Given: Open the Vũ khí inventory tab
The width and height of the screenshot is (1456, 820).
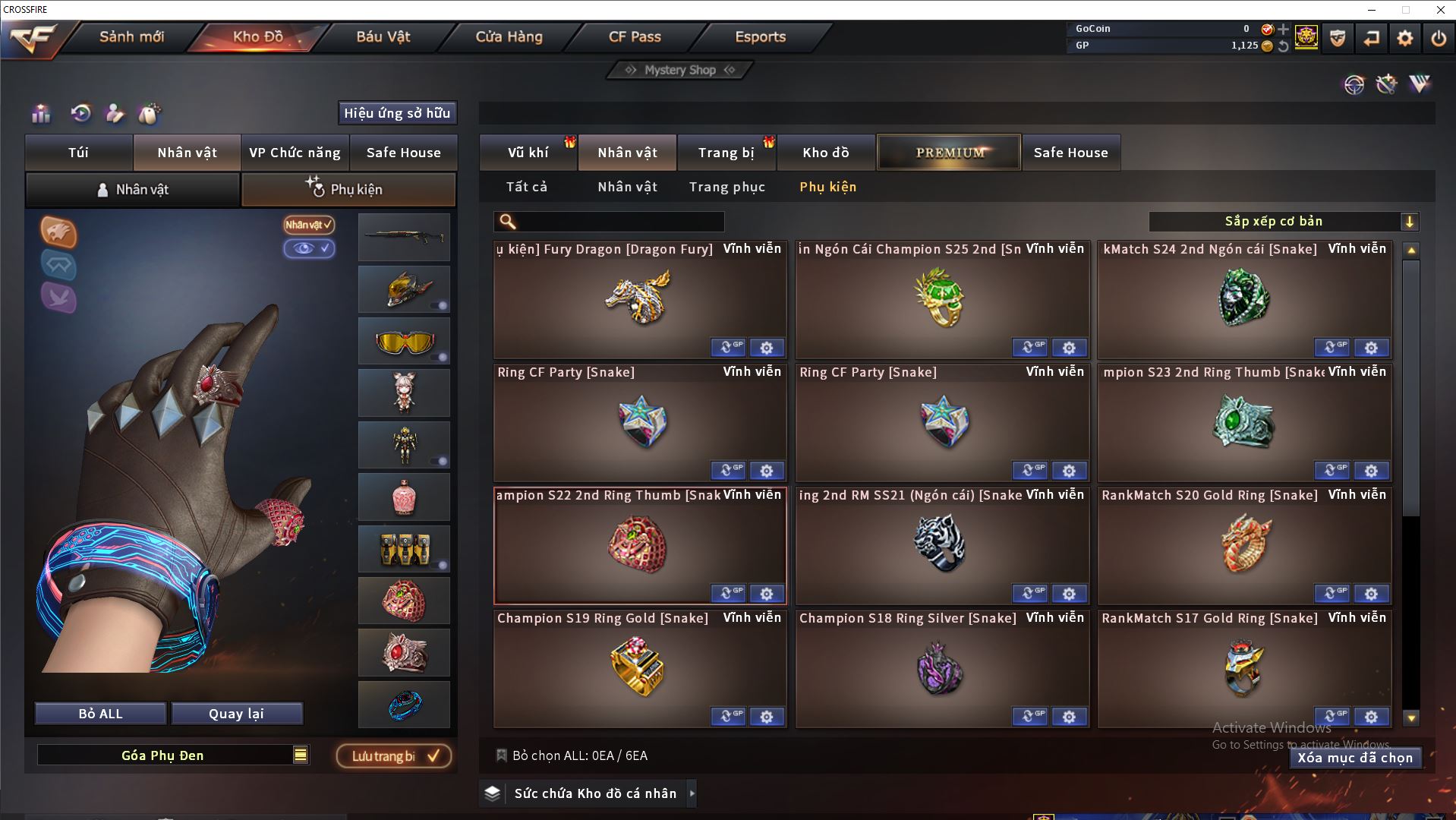Looking at the screenshot, I should [528, 153].
